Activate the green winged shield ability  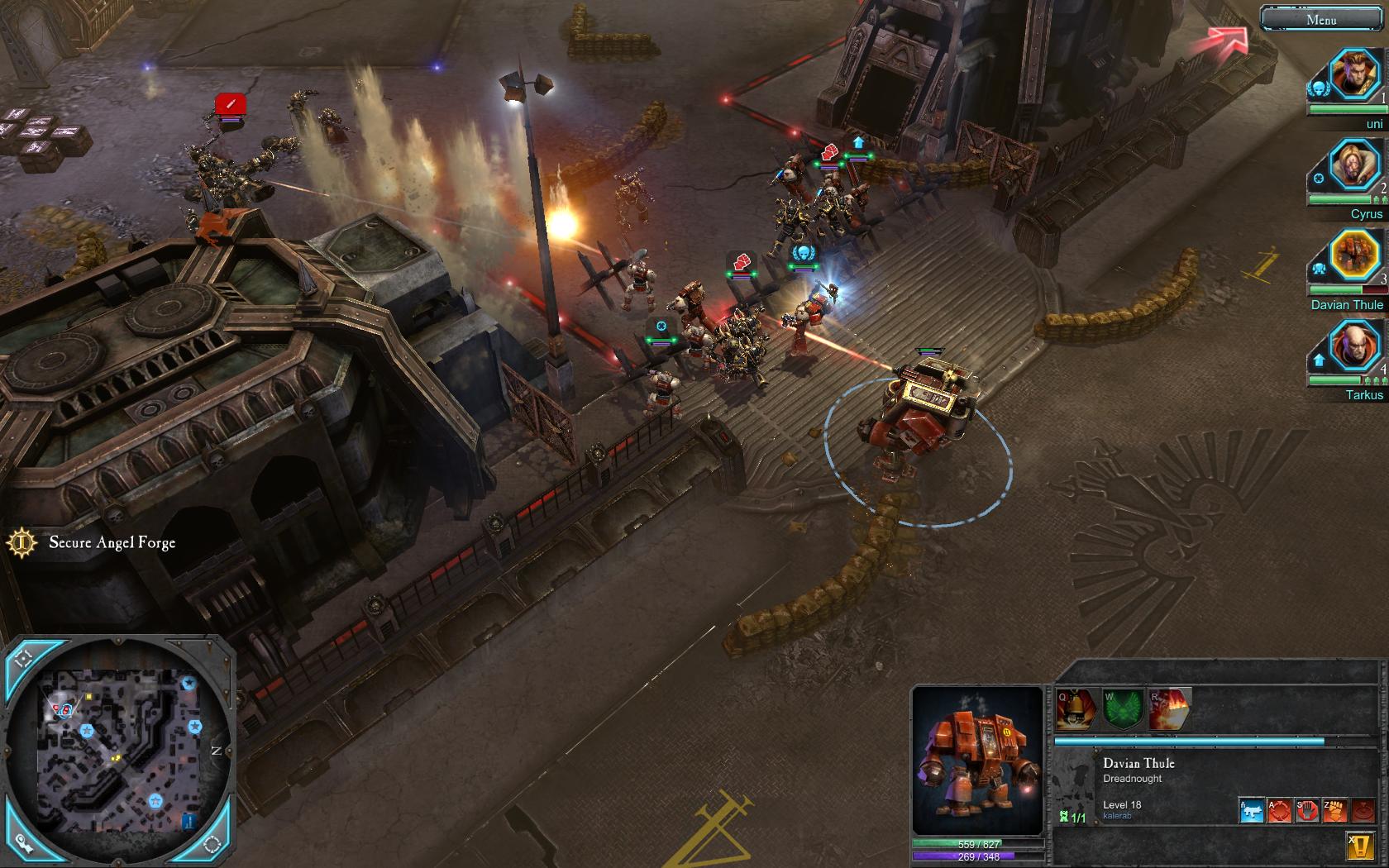1122,710
